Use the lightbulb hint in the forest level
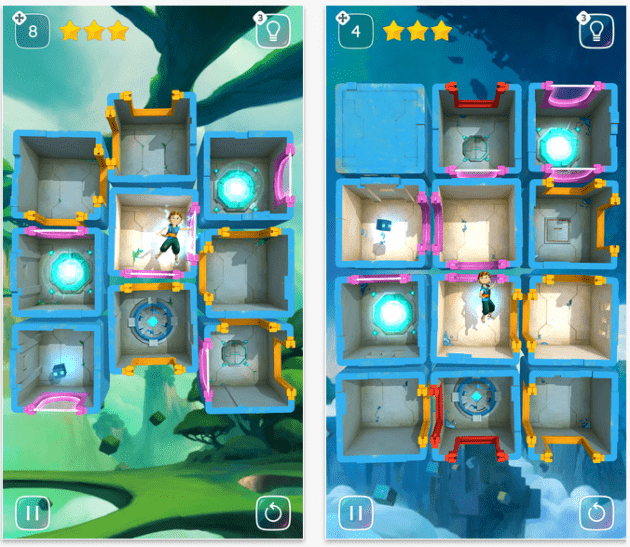Screen dimensions: 630x547 (x=271, y=31)
